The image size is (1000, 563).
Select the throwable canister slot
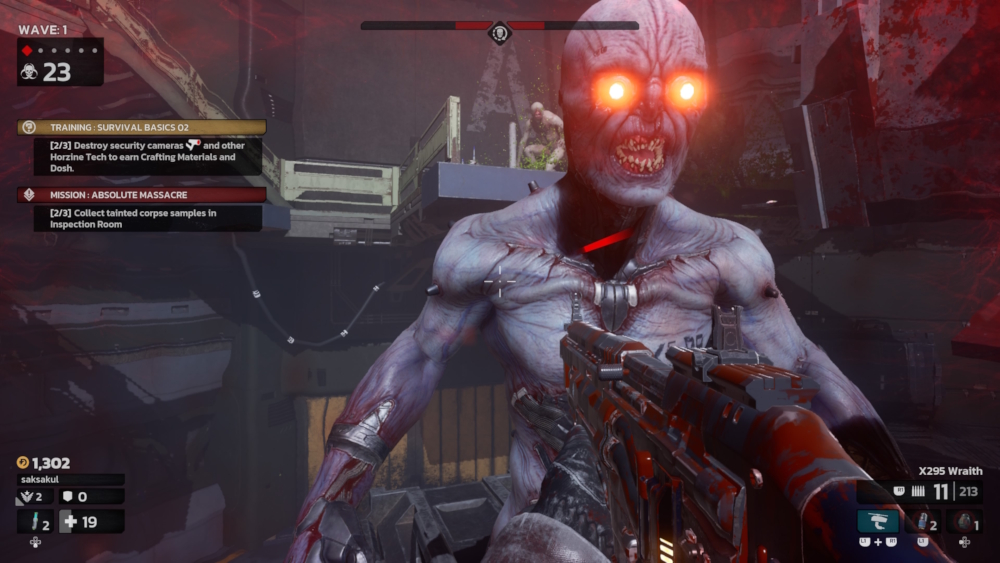923,521
